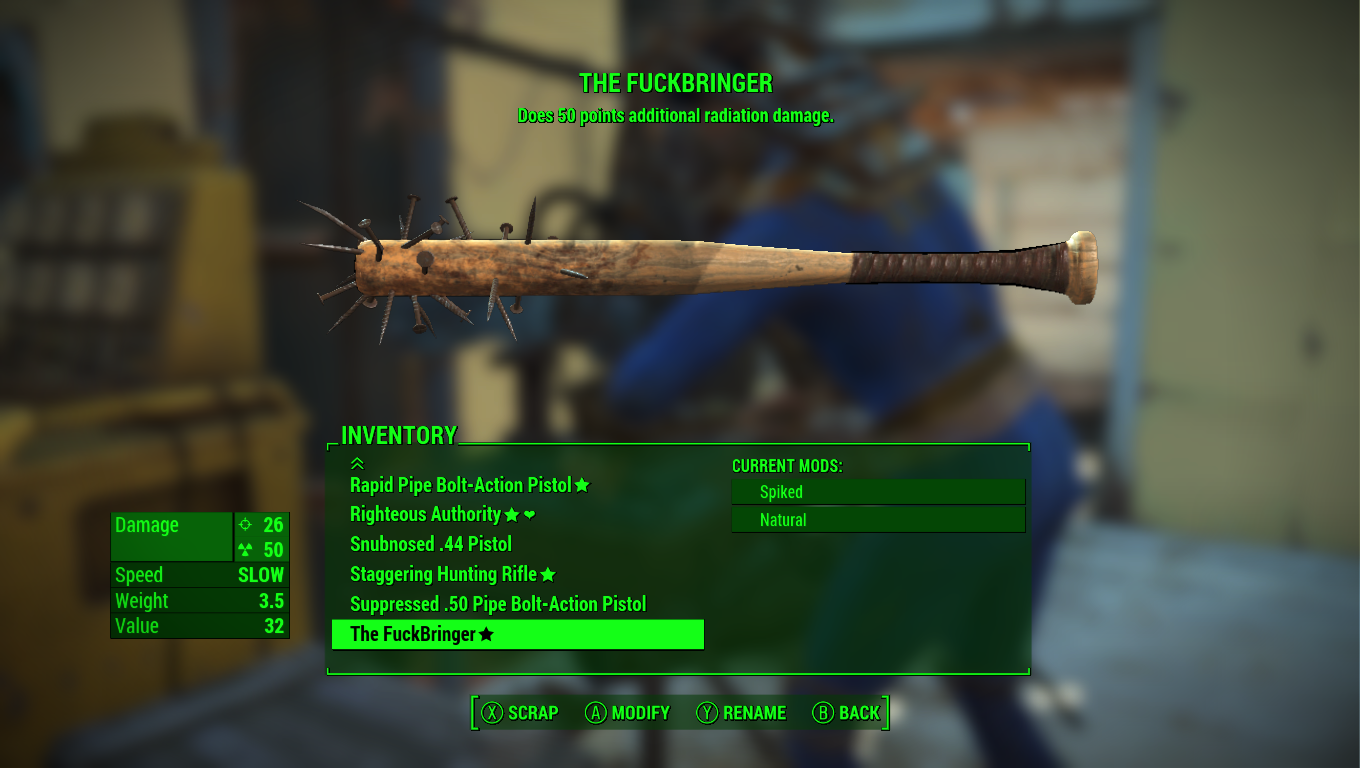The image size is (1360, 768).
Task: Scrap the selected weapon
Action: pyautogui.click(x=520, y=713)
